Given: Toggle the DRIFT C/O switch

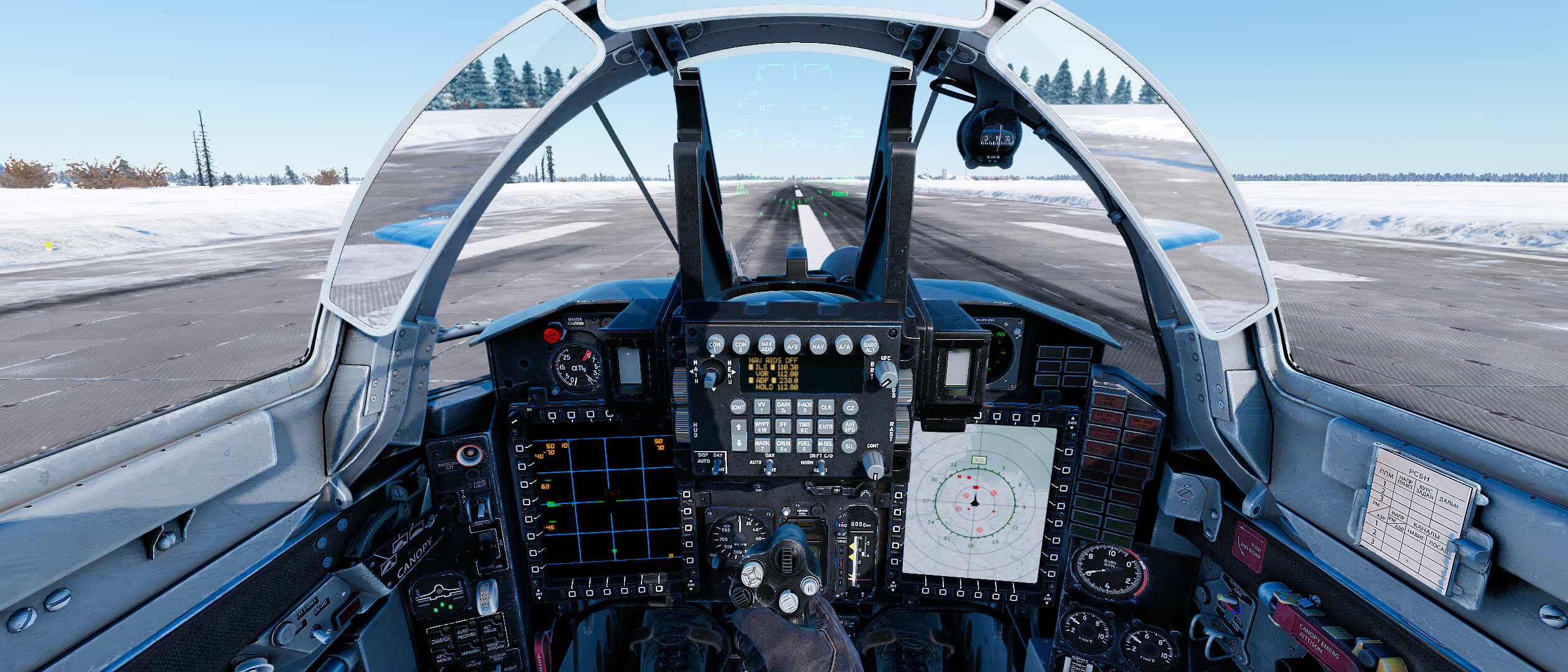Looking at the screenshot, I should 821,466.
